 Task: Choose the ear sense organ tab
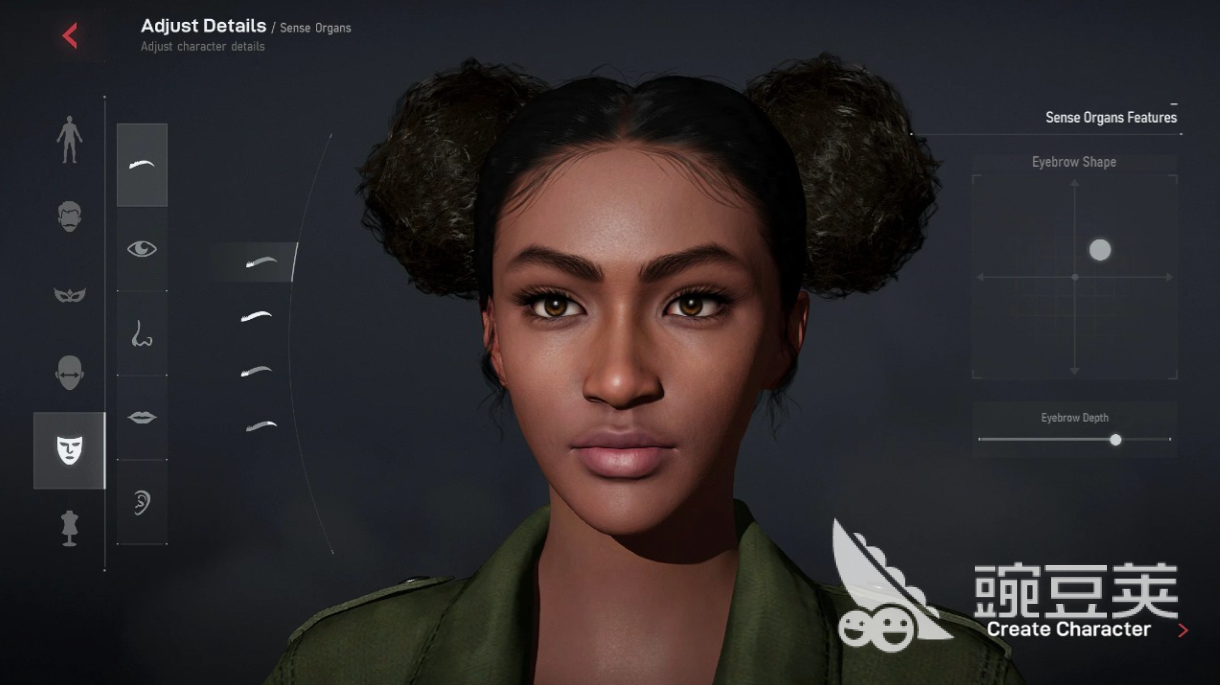tap(142, 502)
